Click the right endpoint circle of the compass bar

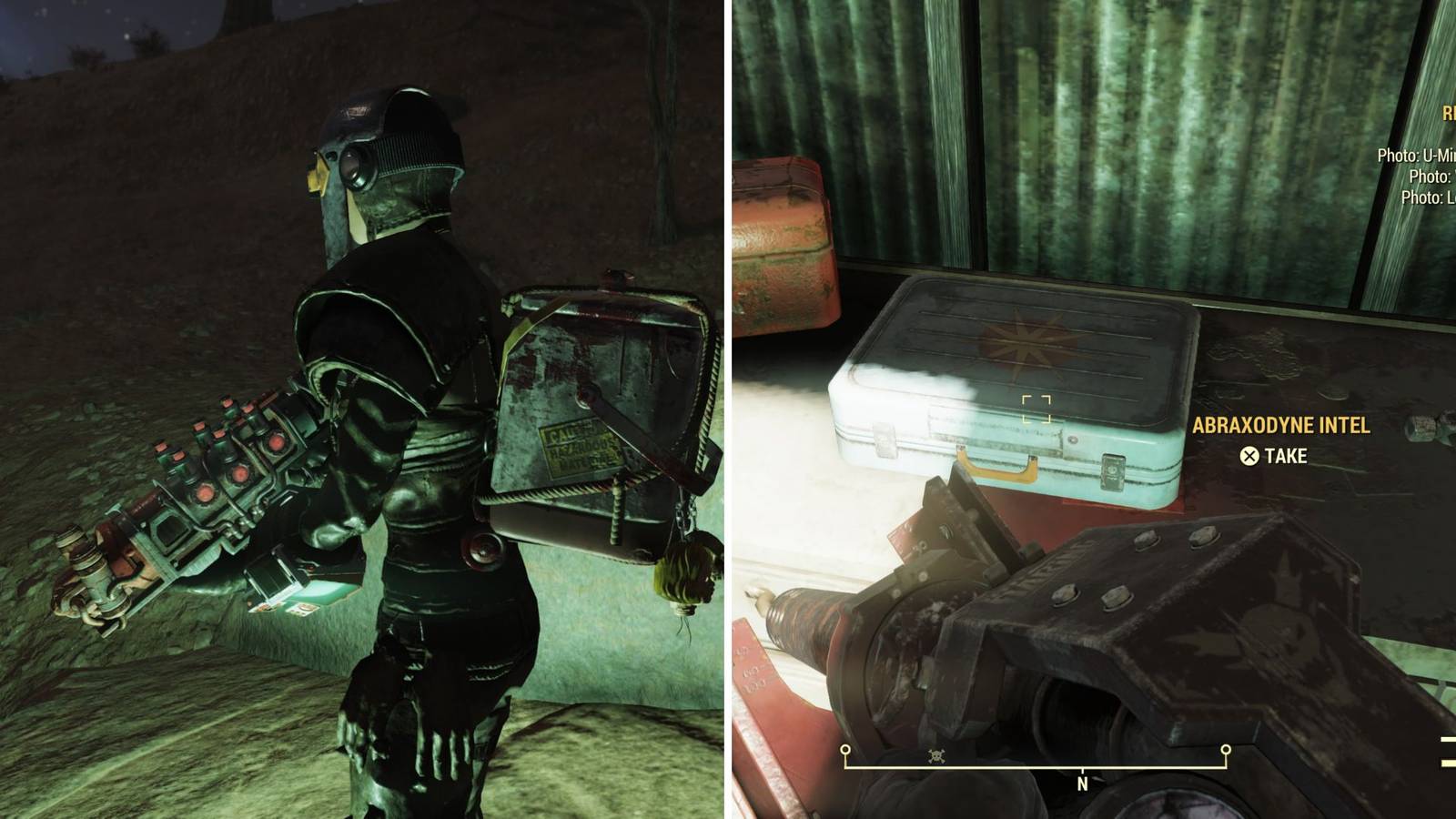[x=1226, y=749]
